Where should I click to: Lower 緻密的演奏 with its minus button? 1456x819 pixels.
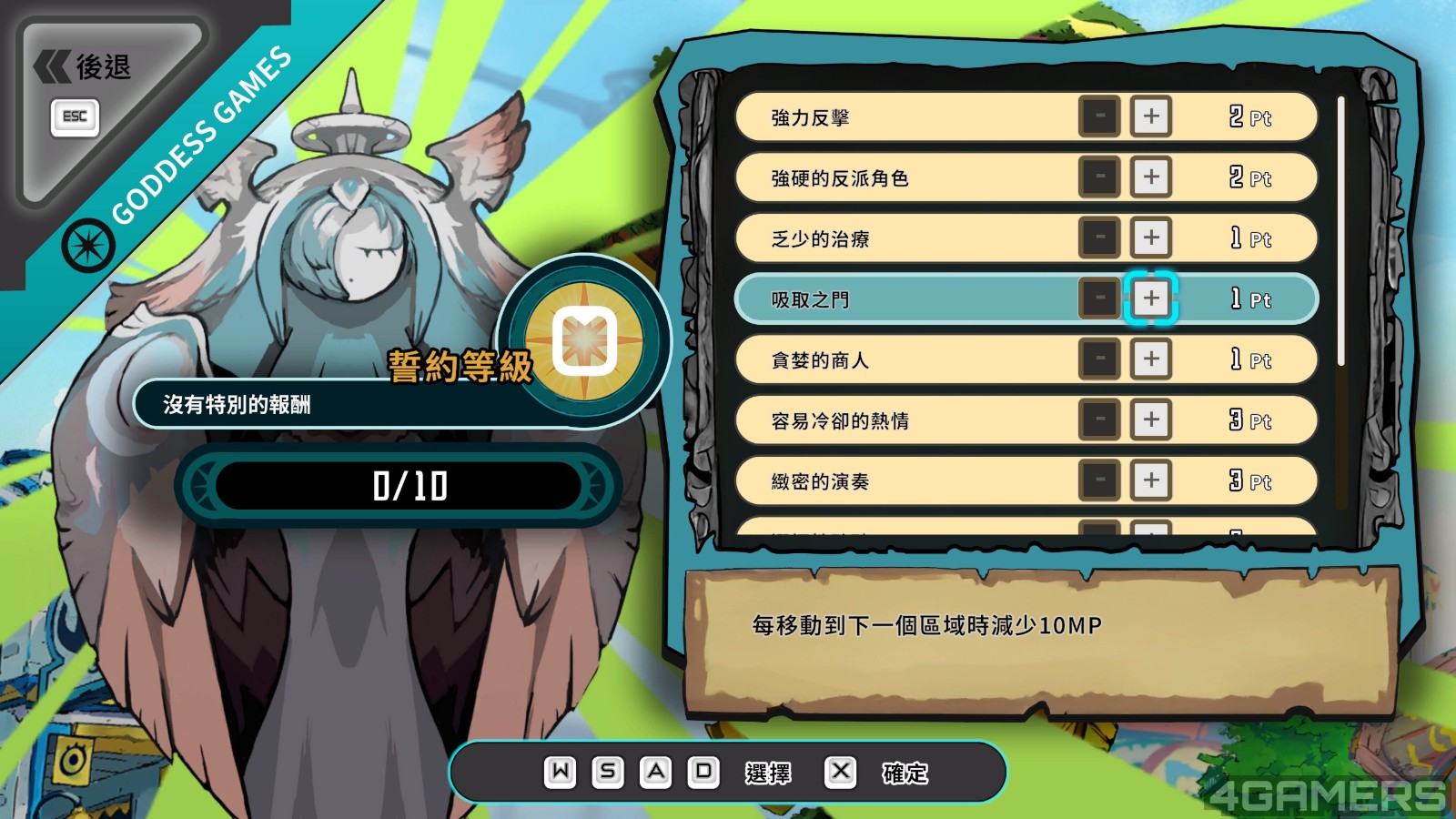tap(1099, 480)
